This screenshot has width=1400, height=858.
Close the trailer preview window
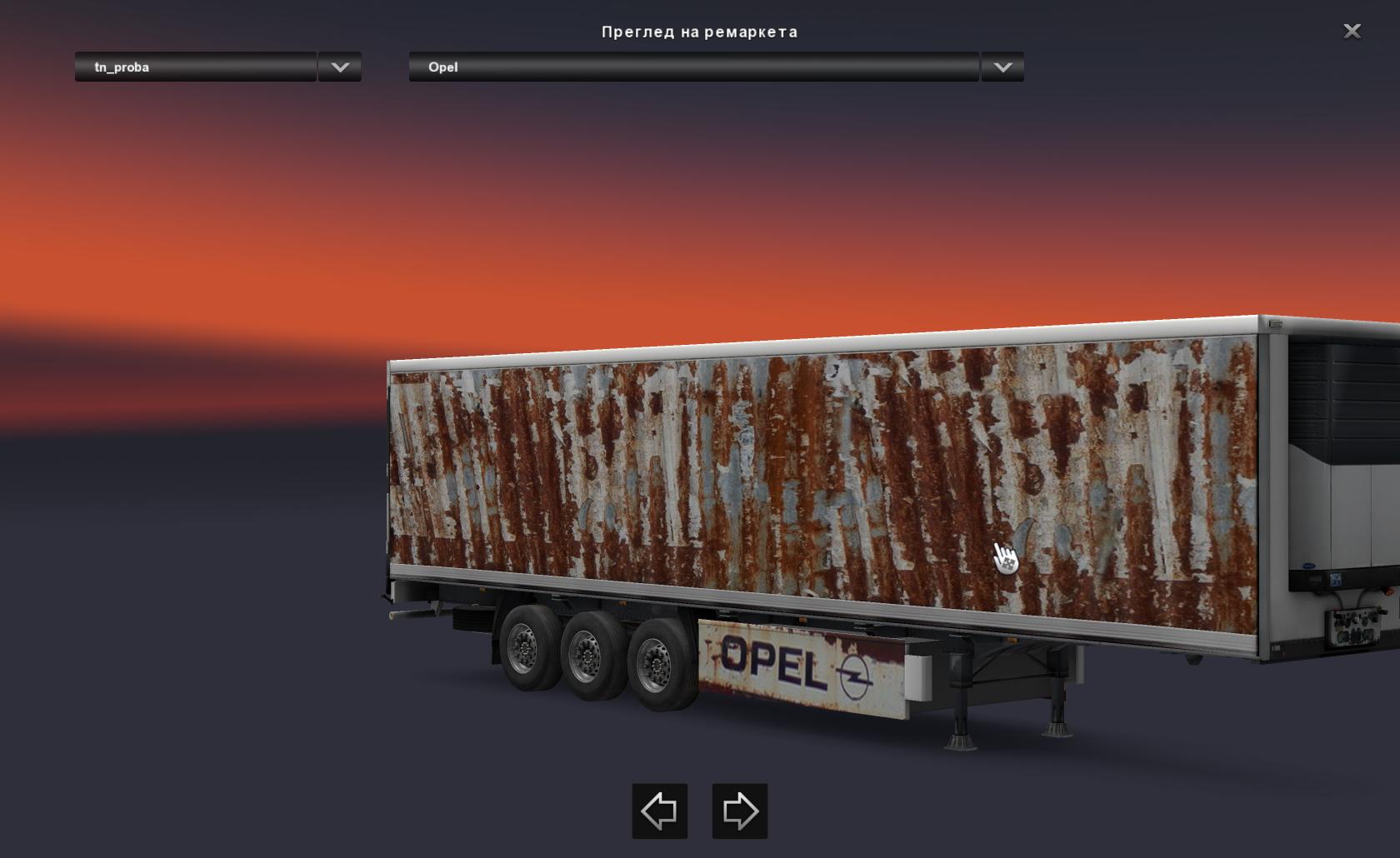[1352, 32]
